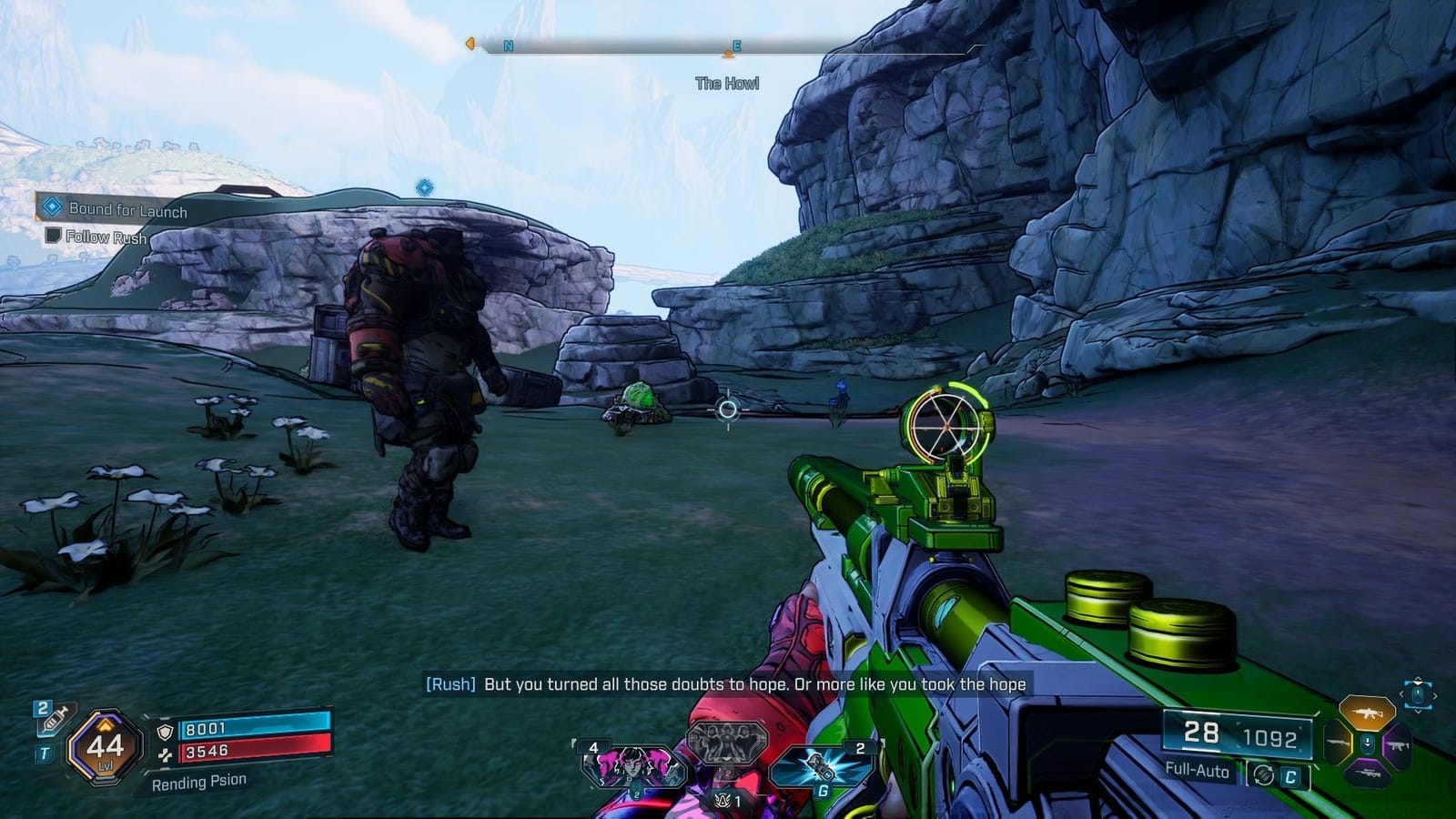Image resolution: width=1456 pixels, height=819 pixels.
Task: Toggle tracking on the Follow Rush objective box
Action: tap(53, 233)
